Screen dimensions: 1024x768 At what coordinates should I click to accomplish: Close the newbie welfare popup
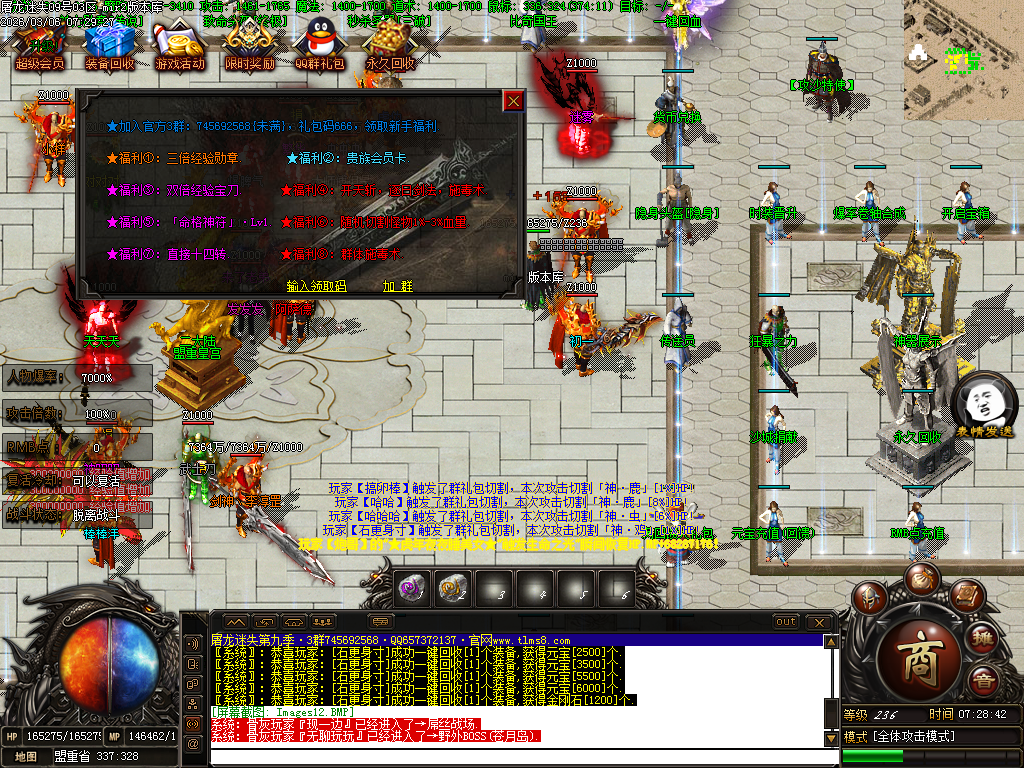coord(513,101)
